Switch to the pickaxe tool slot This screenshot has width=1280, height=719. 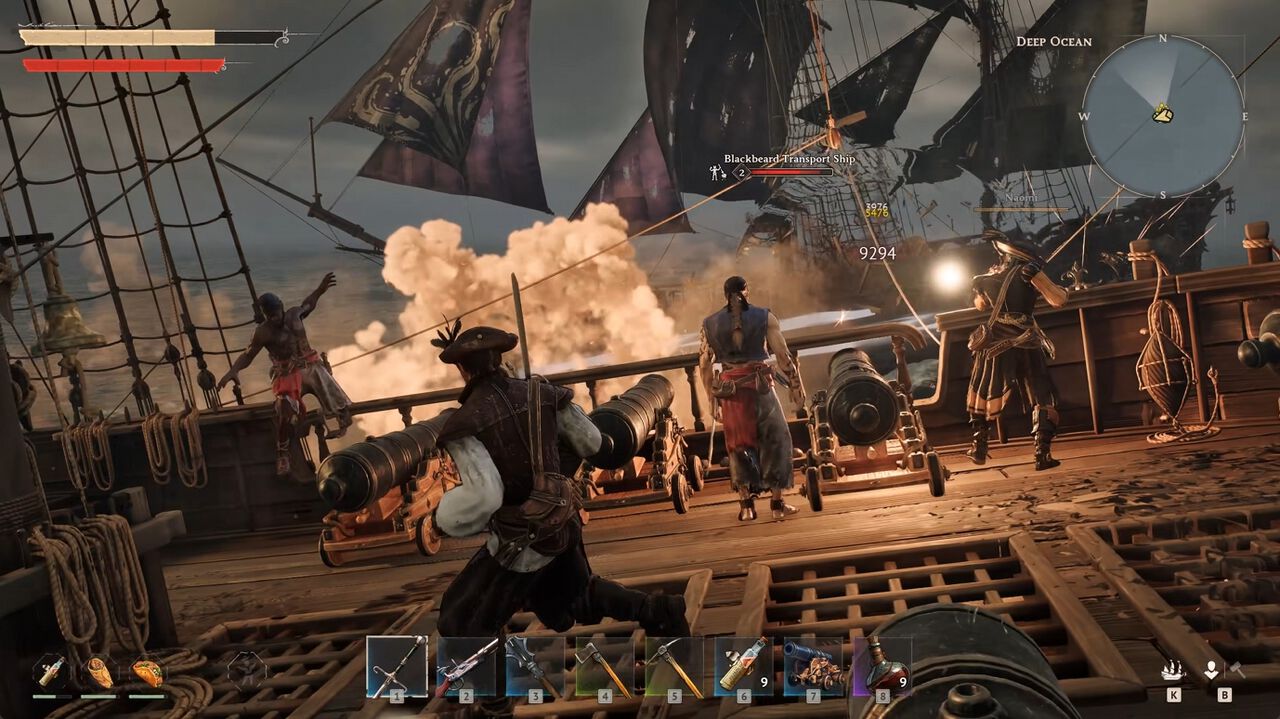coord(674,666)
